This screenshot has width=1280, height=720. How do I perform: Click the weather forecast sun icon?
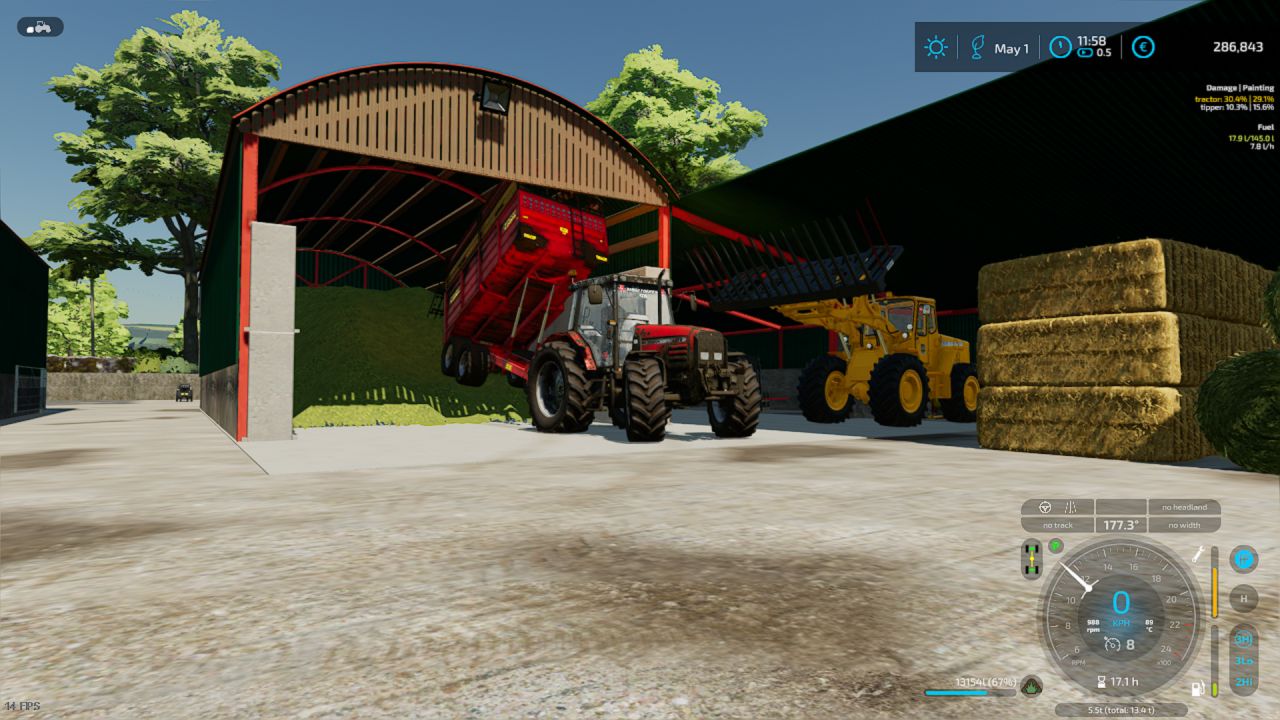[x=936, y=47]
